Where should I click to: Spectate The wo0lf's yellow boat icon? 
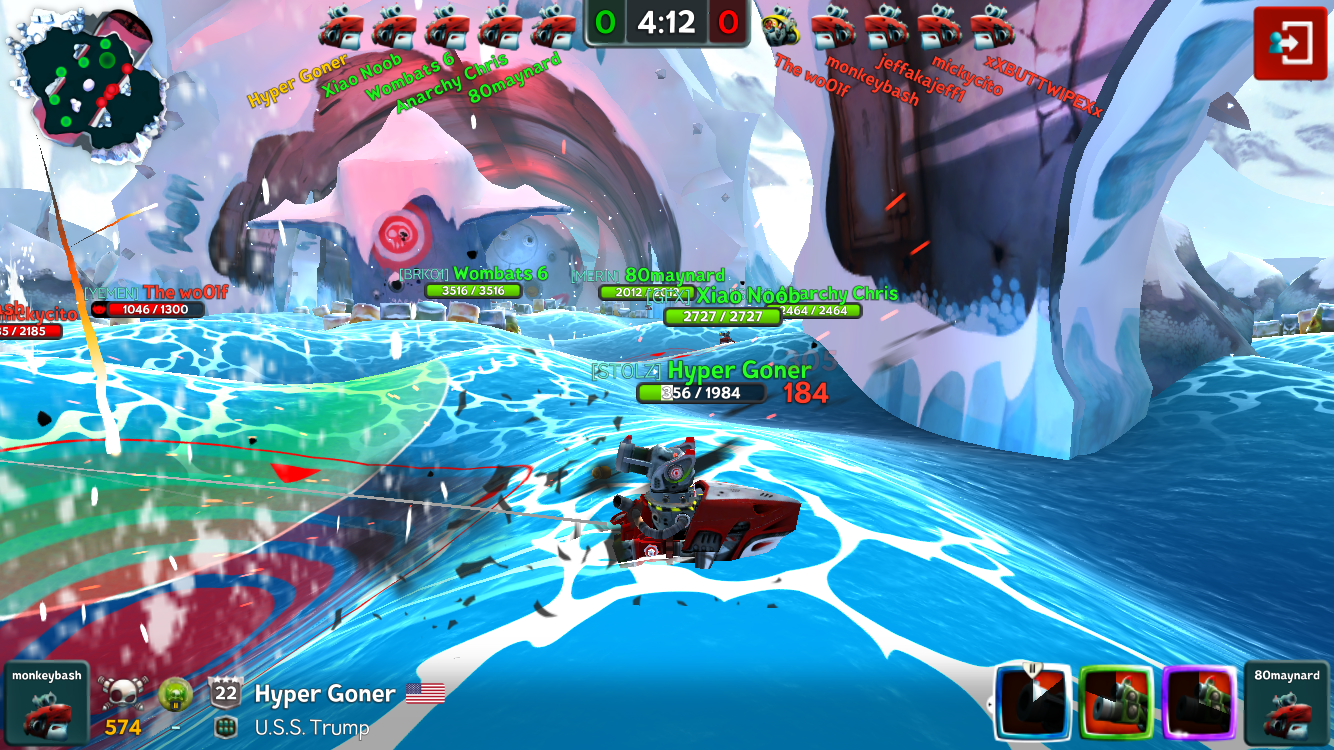click(780, 27)
